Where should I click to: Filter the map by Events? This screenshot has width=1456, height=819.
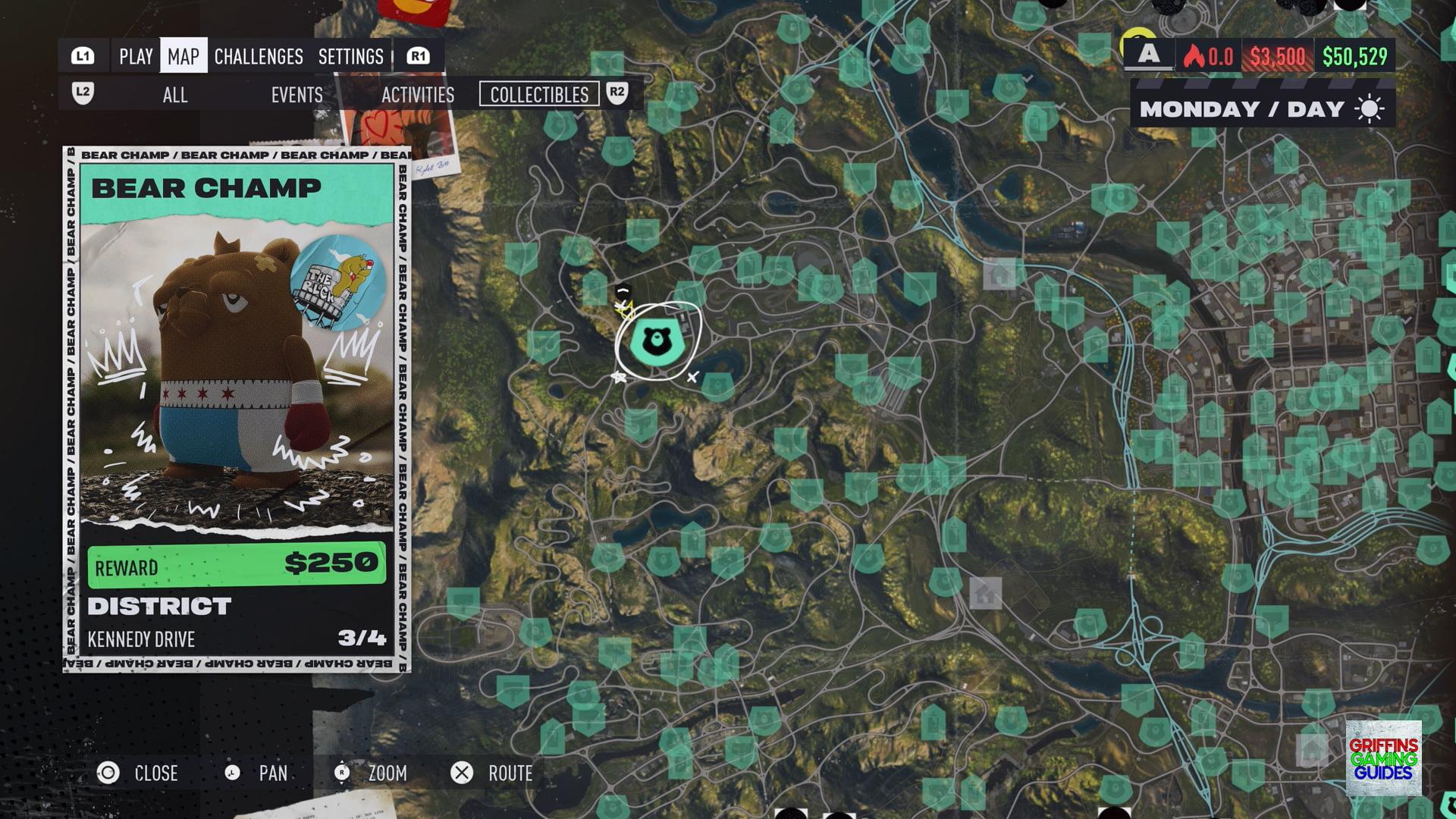[297, 95]
